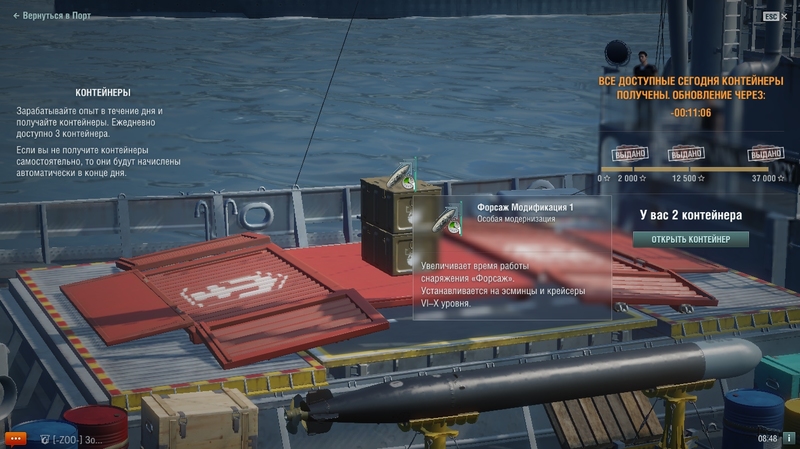Return to Port via the back arrow
The image size is (800, 449).
pyautogui.click(x=50, y=16)
